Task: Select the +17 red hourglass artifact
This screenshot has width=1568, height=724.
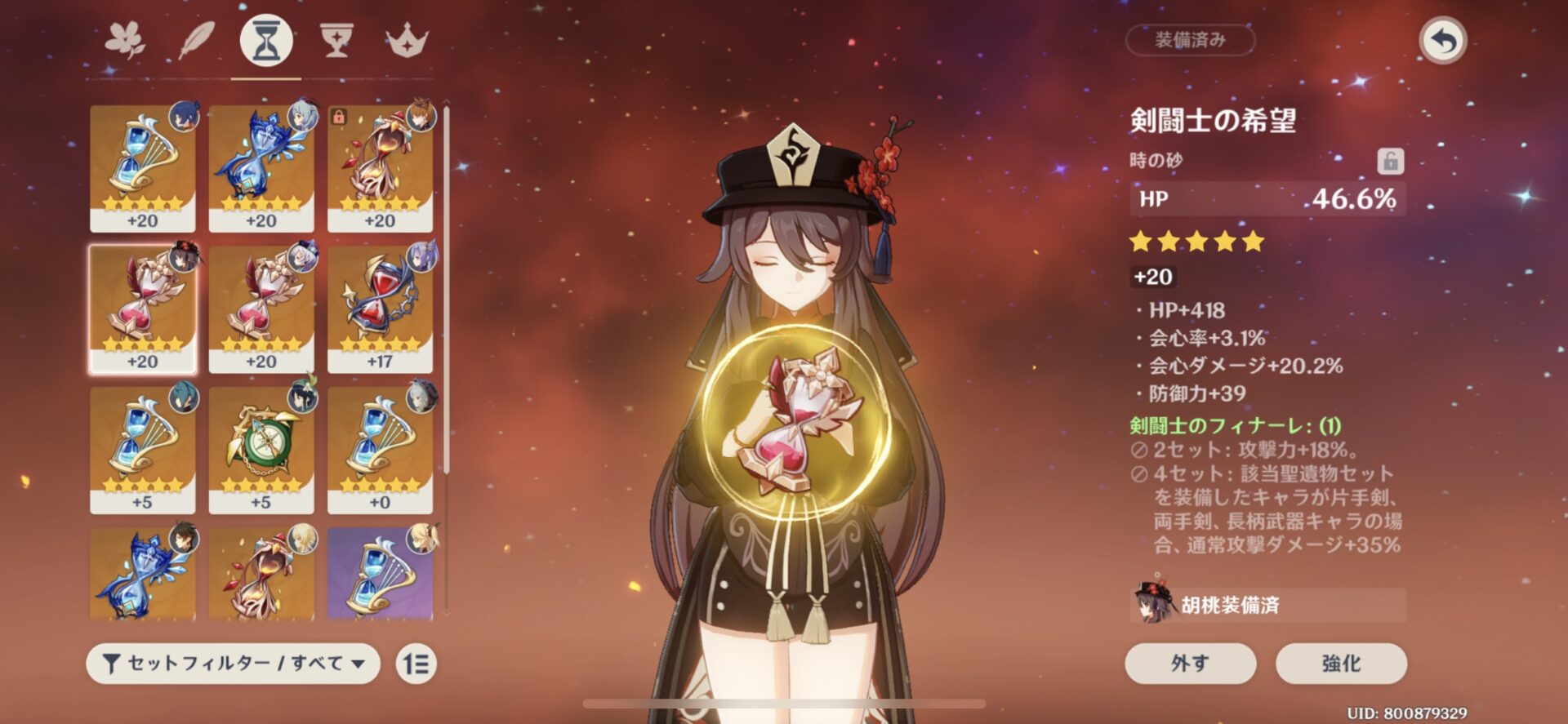Action: (380, 309)
